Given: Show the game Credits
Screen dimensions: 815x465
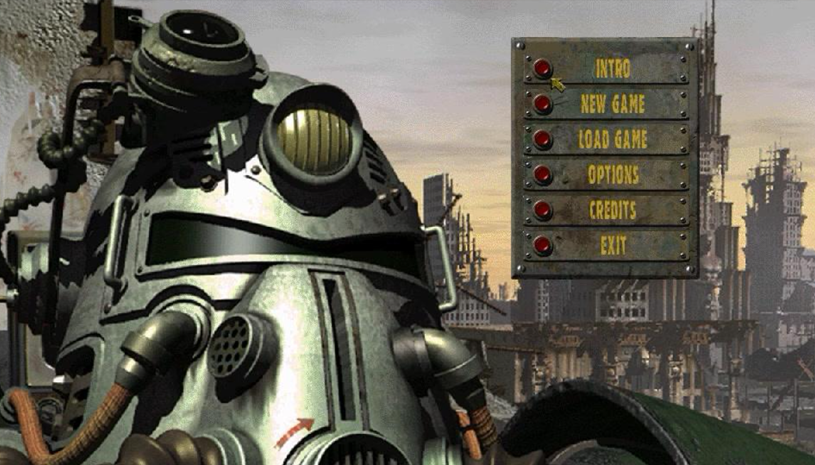Looking at the screenshot, I should click(x=542, y=210).
